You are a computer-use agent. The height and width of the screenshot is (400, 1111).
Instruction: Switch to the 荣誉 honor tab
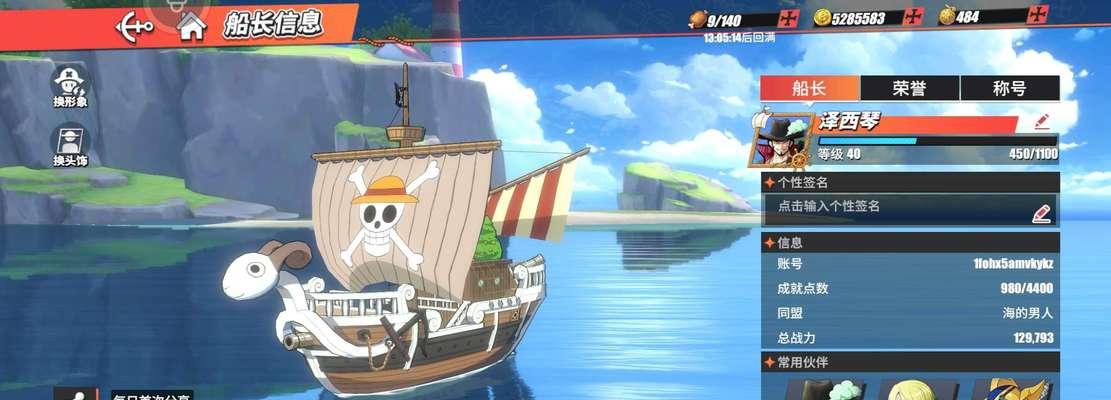click(x=909, y=88)
